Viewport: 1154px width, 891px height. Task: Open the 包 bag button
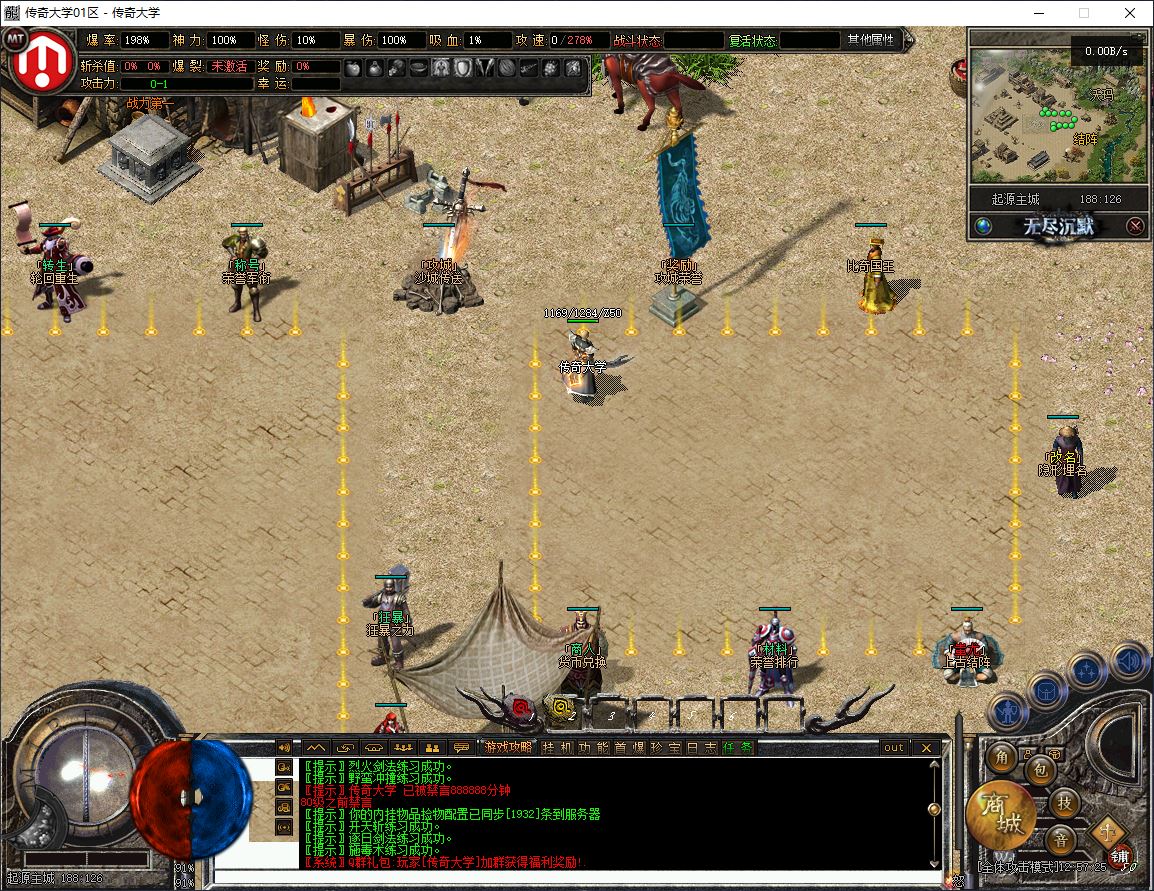tap(1039, 770)
